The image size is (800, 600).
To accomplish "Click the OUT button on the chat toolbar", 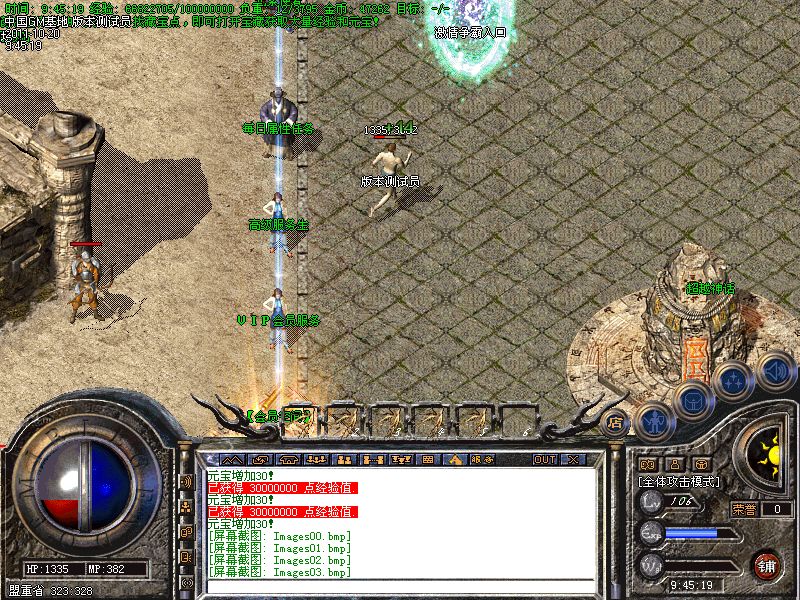I will pyautogui.click(x=544, y=460).
